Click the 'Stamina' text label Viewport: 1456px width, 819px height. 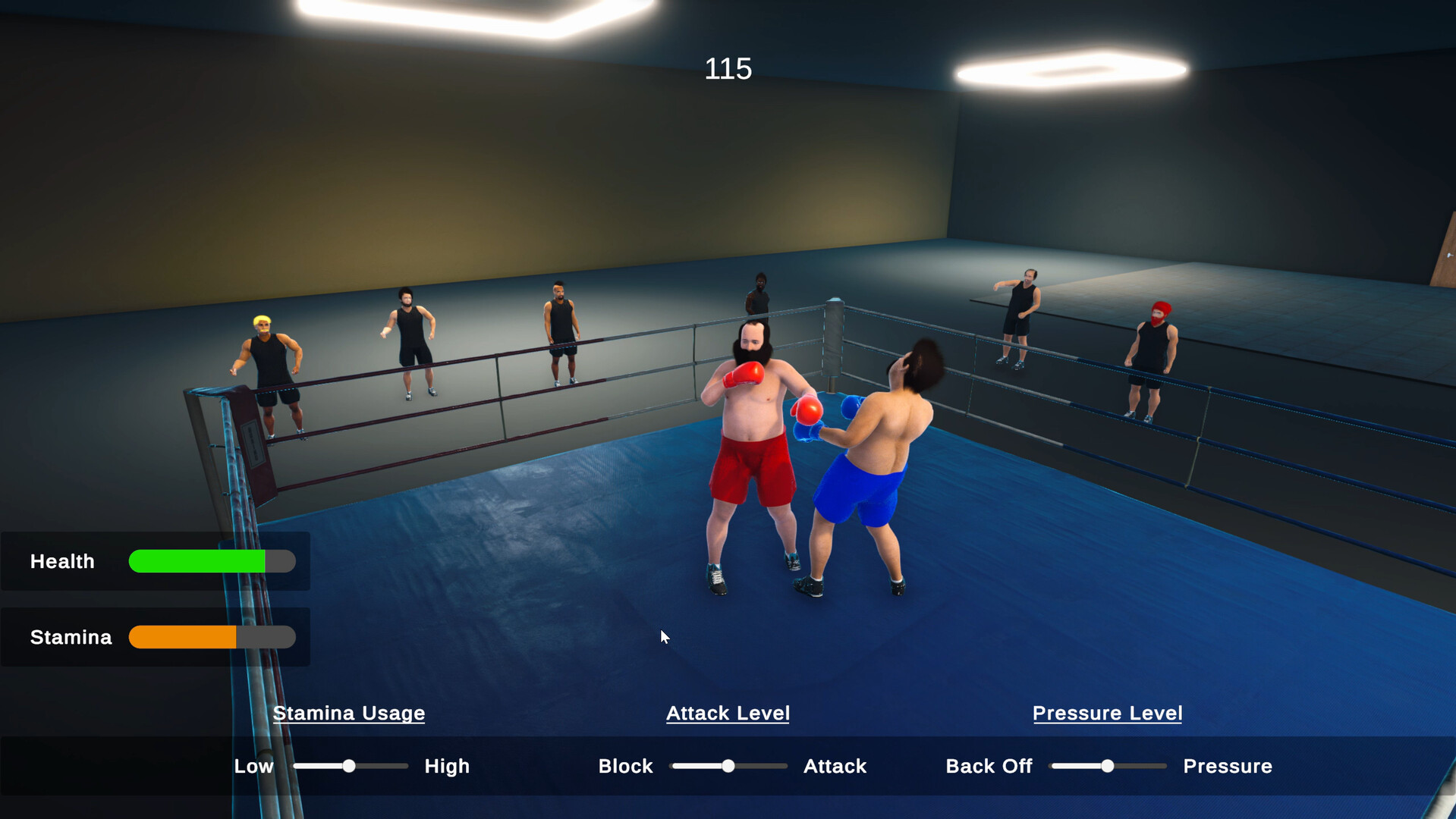(70, 637)
